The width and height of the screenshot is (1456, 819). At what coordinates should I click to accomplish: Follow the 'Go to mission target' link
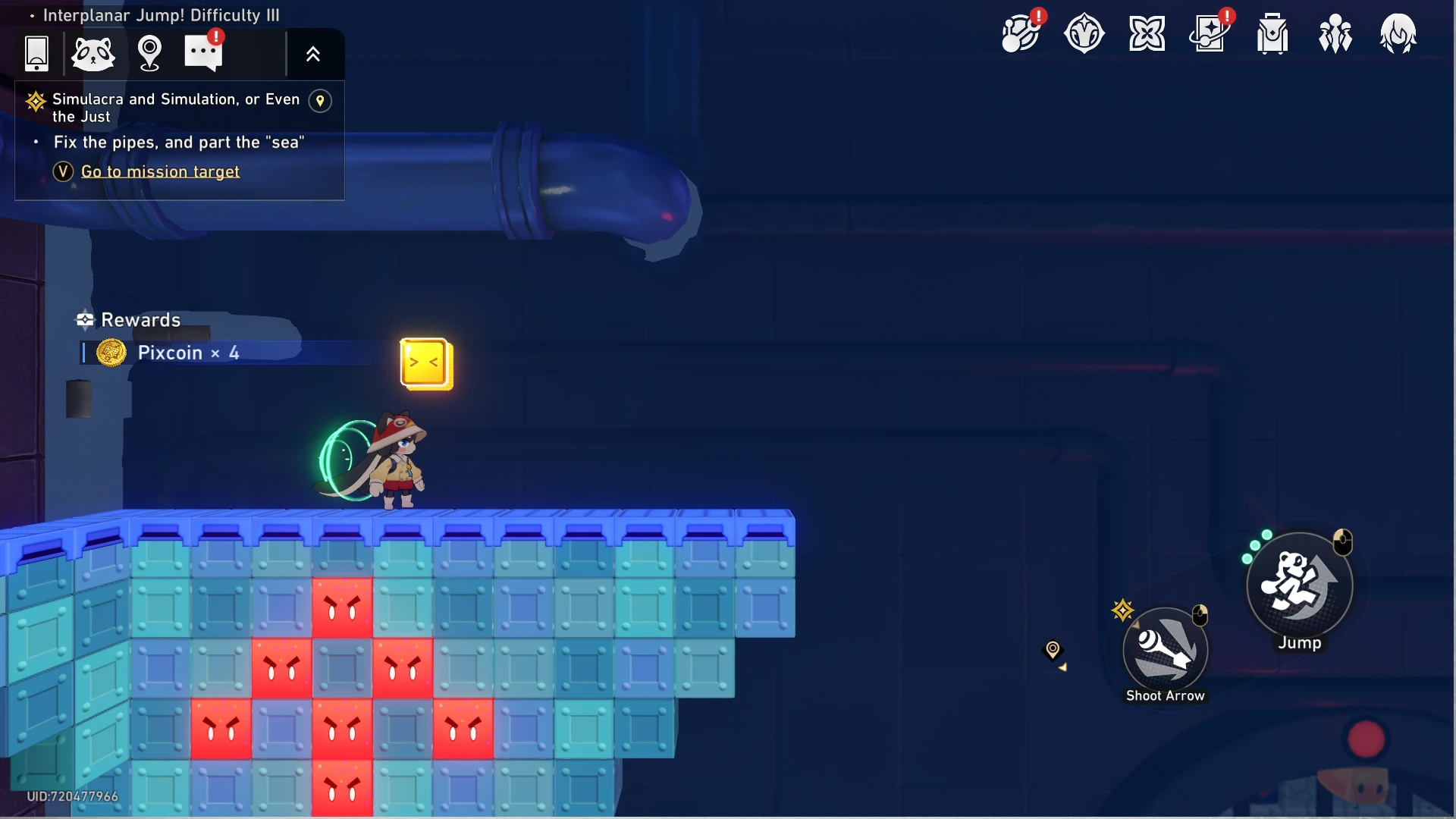[x=160, y=172]
